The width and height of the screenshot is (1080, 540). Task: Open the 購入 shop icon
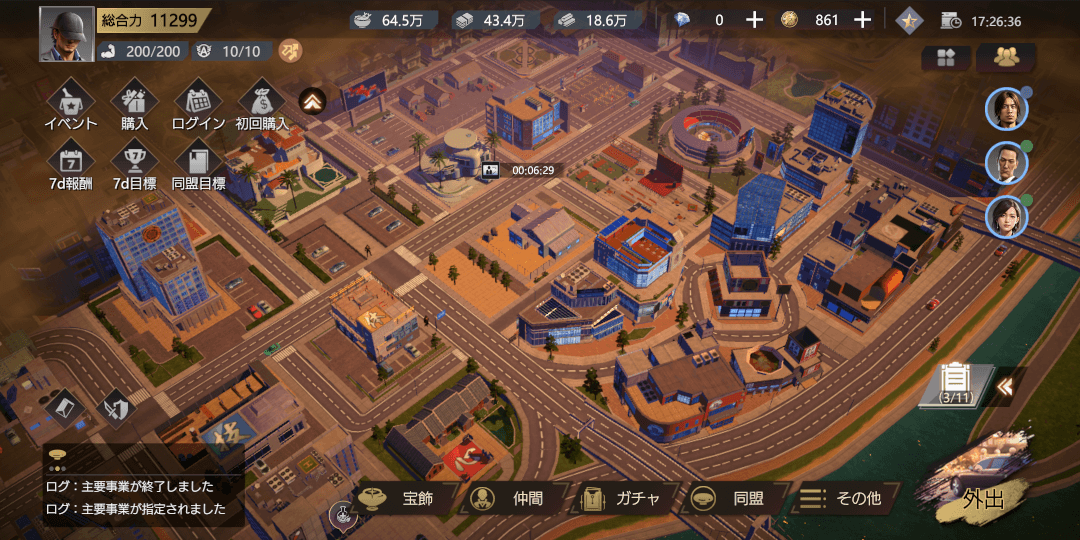pyautogui.click(x=135, y=104)
